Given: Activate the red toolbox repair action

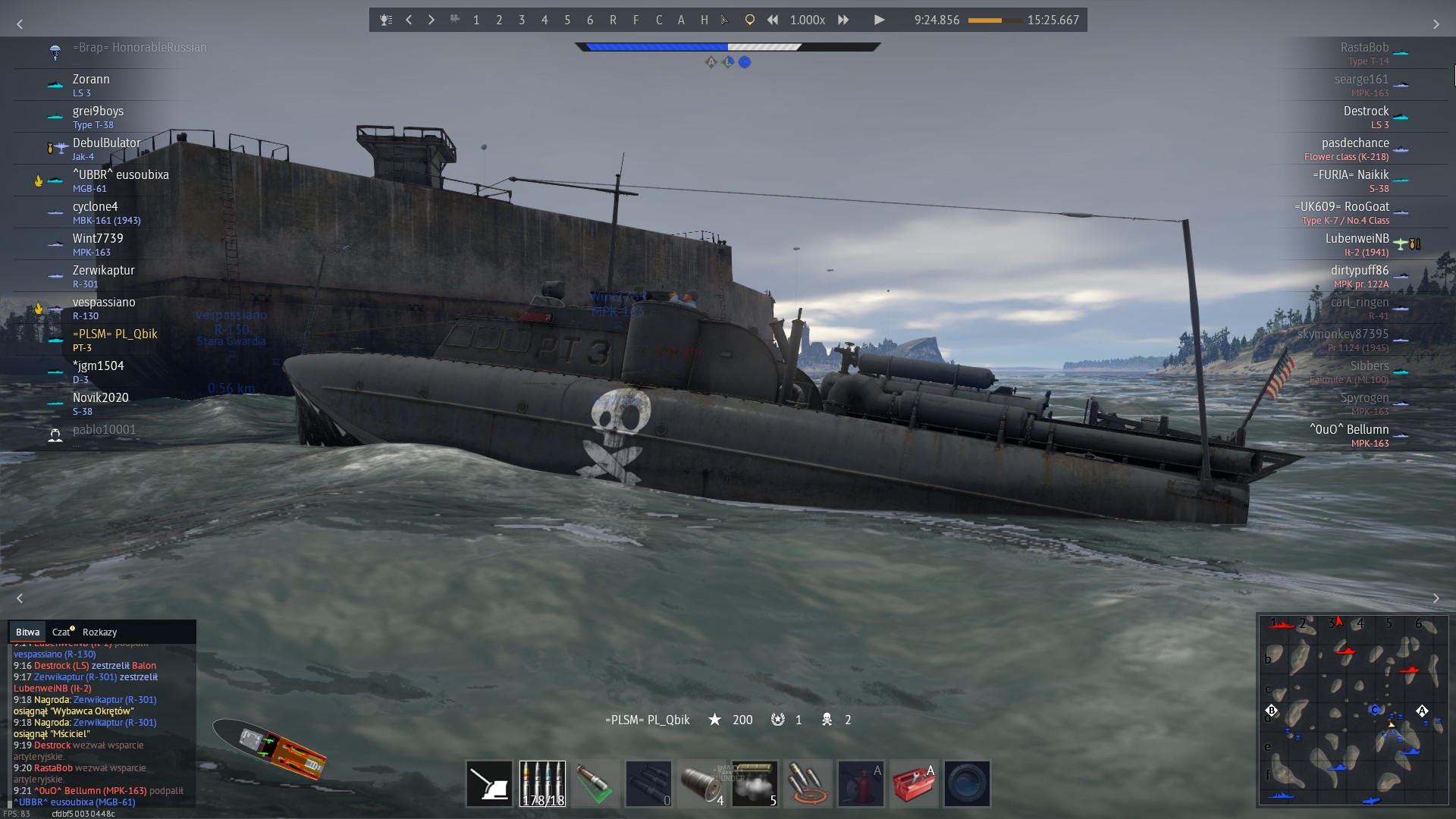Looking at the screenshot, I should pyautogui.click(x=914, y=783).
